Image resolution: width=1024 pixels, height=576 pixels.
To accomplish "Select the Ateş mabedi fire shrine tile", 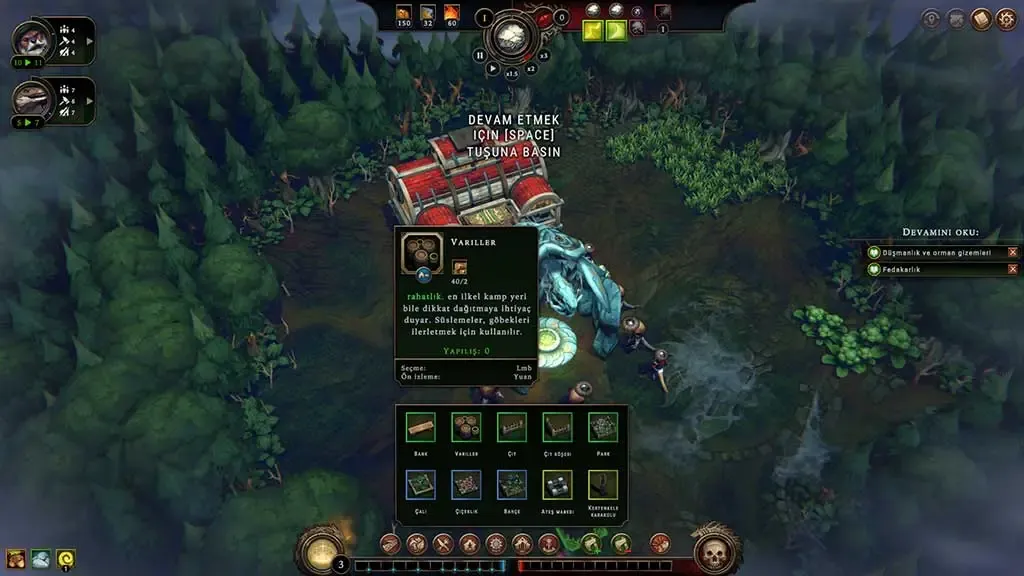I will tap(557, 485).
